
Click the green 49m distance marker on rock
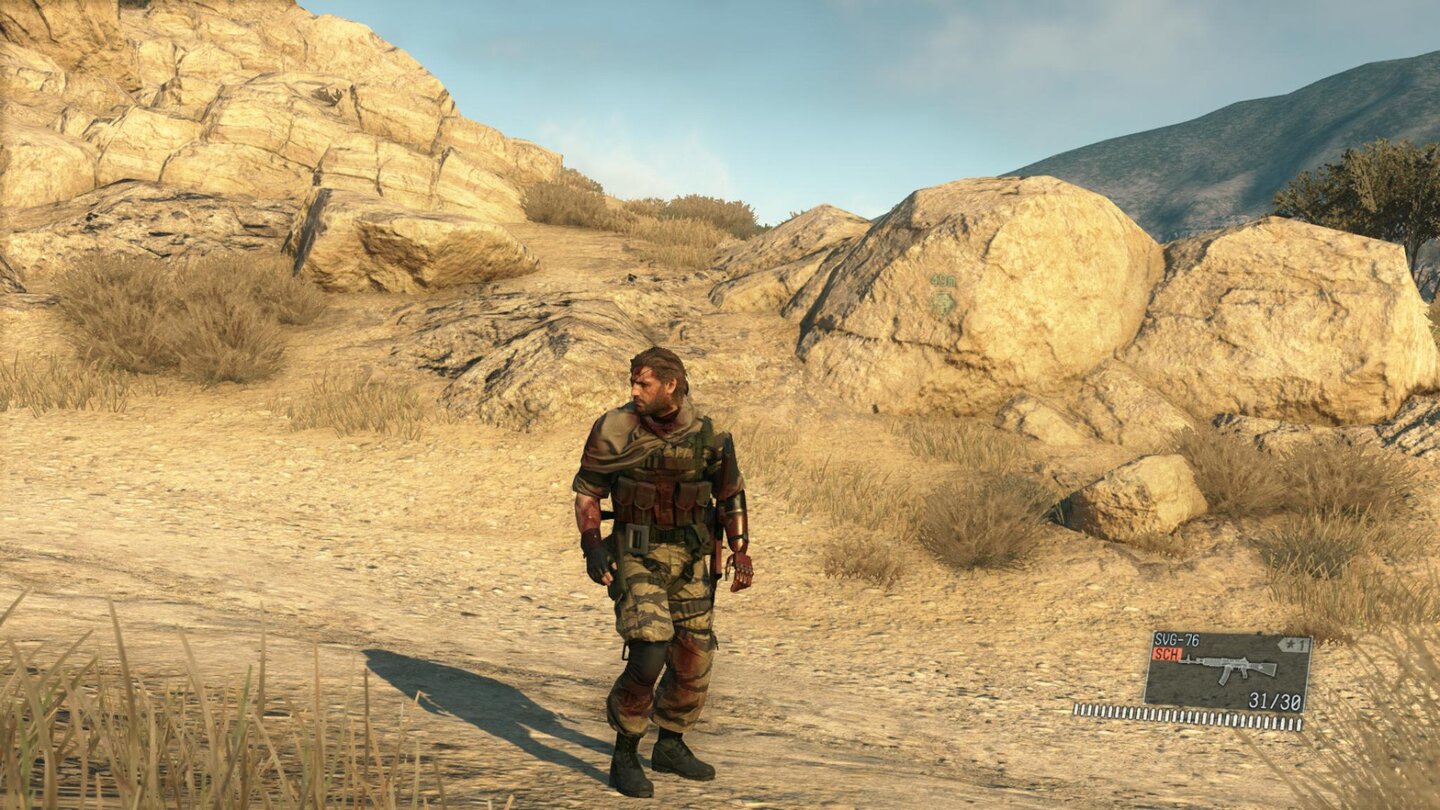pos(944,280)
